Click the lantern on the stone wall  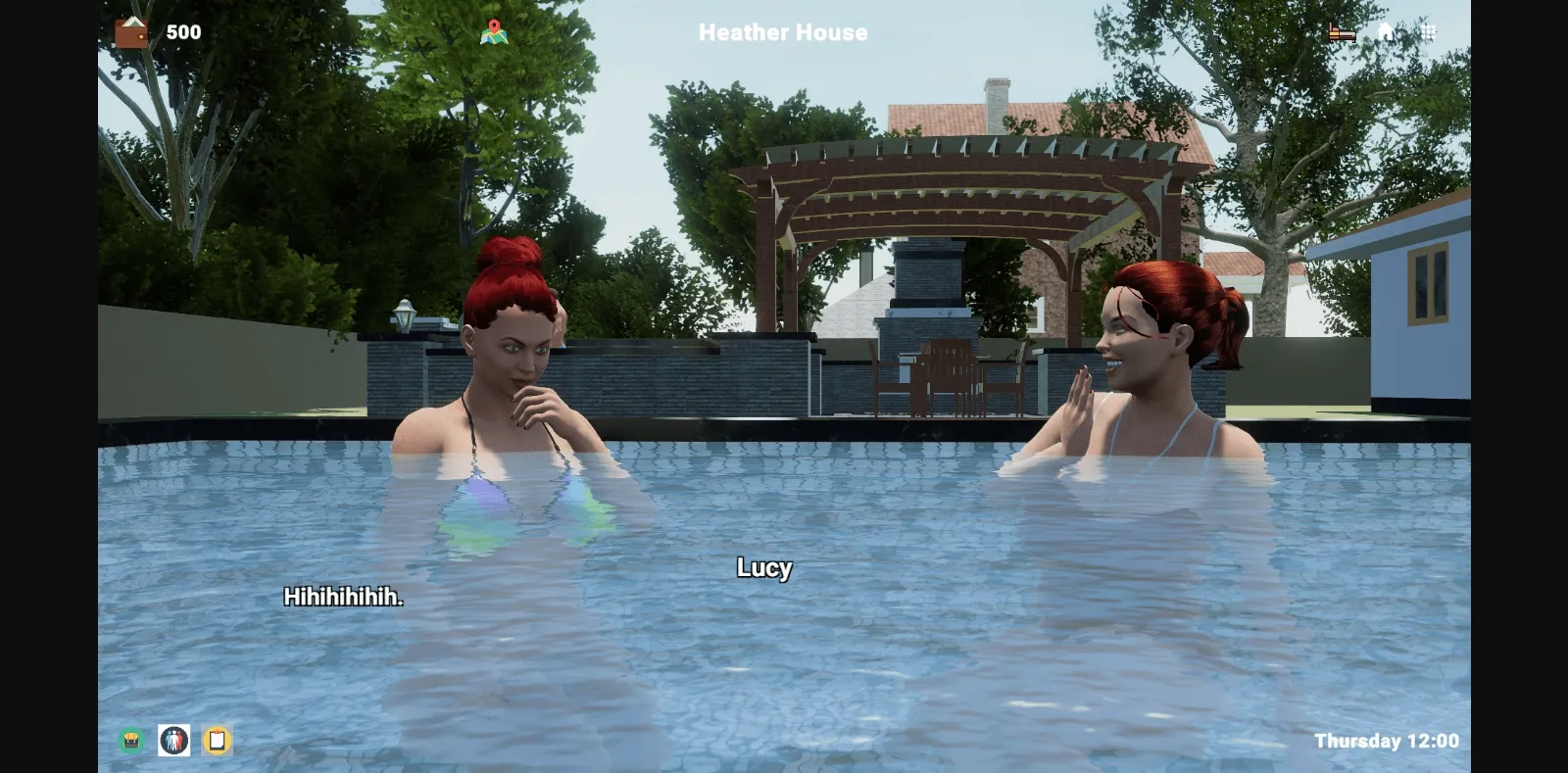pos(403,314)
